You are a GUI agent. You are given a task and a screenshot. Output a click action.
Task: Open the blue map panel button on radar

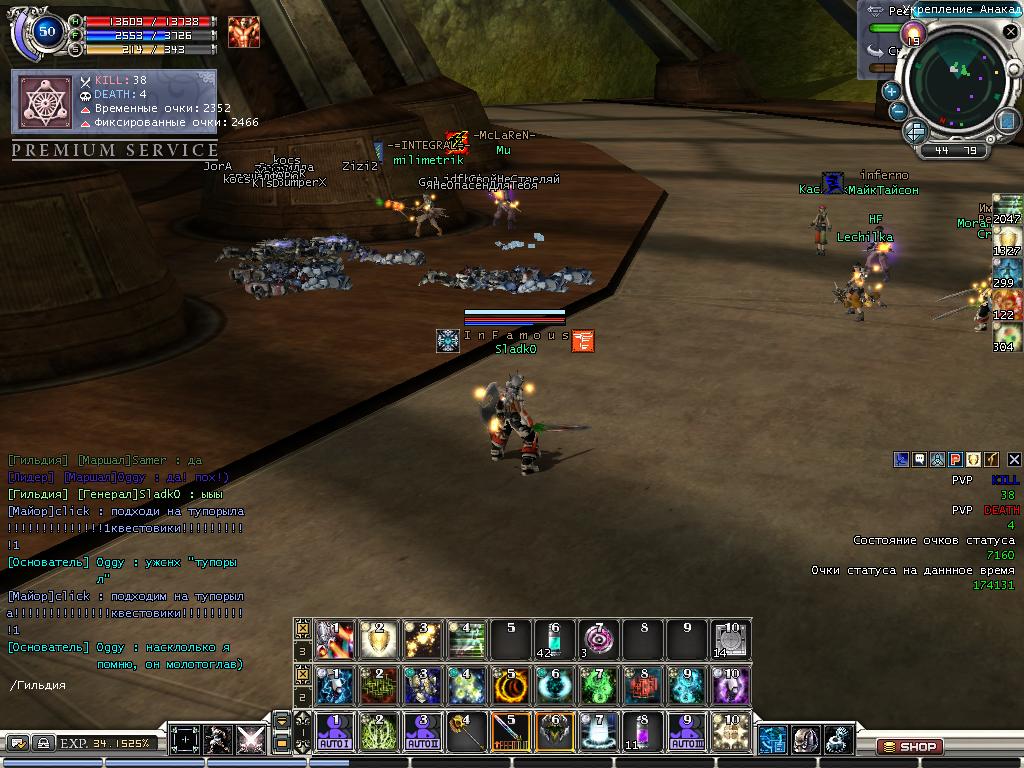tap(1006, 120)
